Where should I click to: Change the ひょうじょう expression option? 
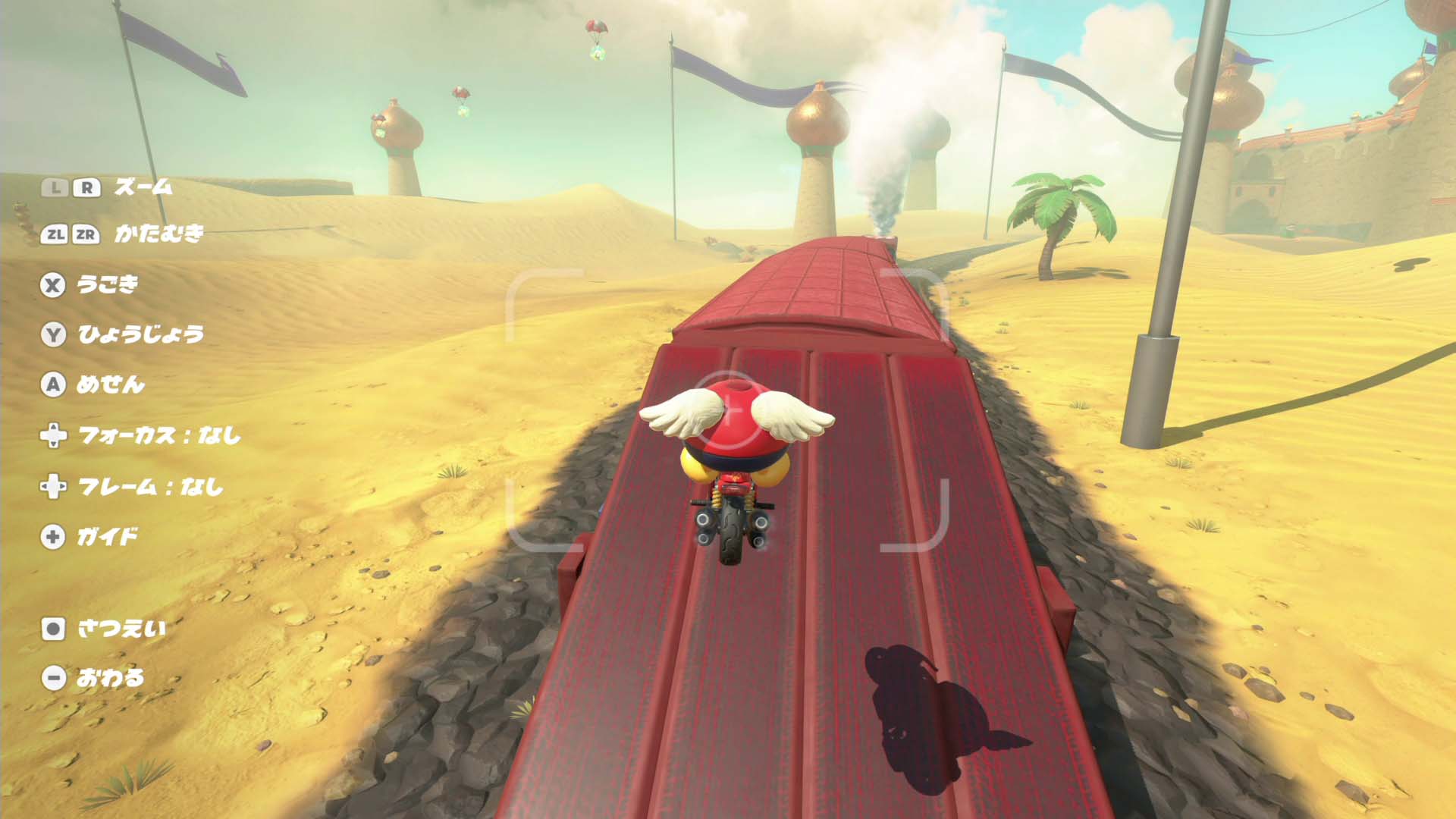[x=140, y=334]
